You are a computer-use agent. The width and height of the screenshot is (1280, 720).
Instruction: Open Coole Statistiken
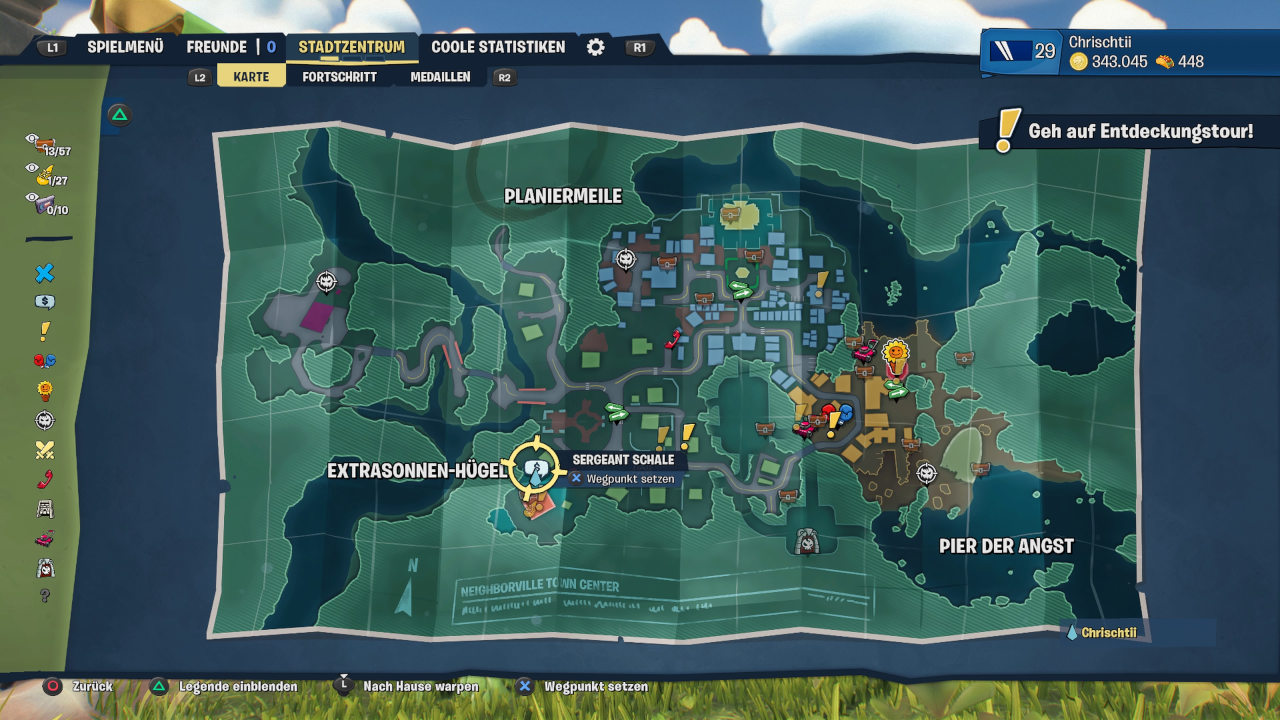[498, 47]
